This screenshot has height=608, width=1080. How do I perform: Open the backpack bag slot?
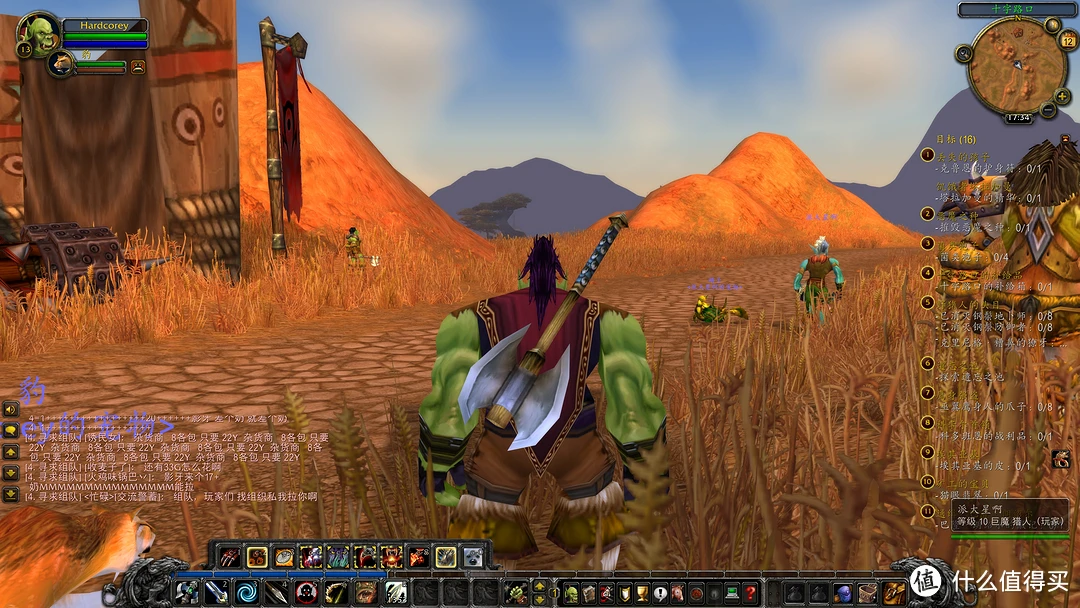tap(893, 592)
